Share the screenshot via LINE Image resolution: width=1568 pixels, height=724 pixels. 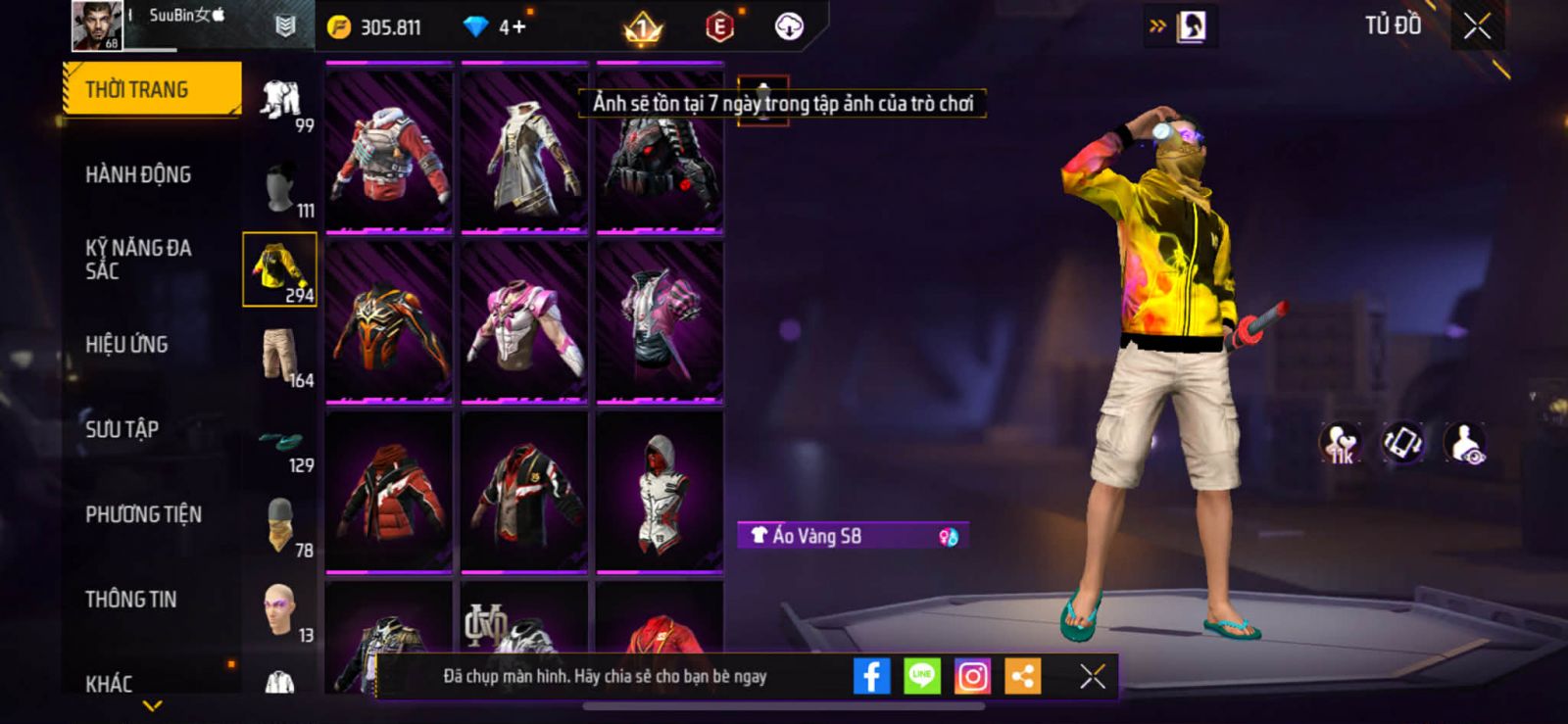(x=921, y=676)
